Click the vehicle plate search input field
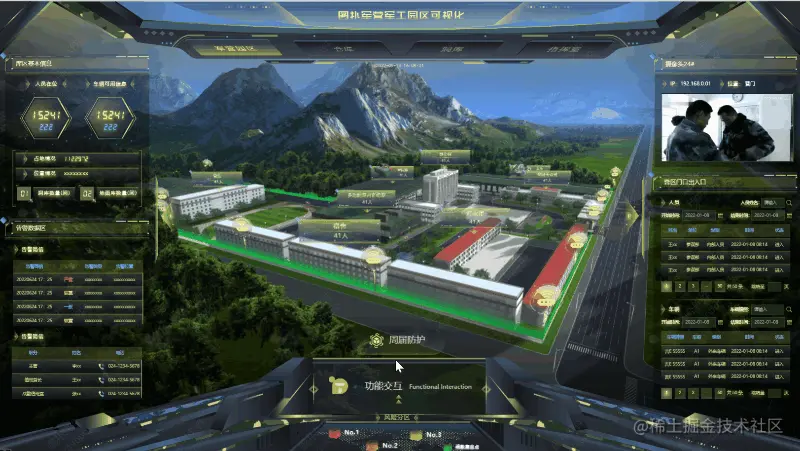Image resolution: width=800 pixels, height=451 pixels. [767, 310]
